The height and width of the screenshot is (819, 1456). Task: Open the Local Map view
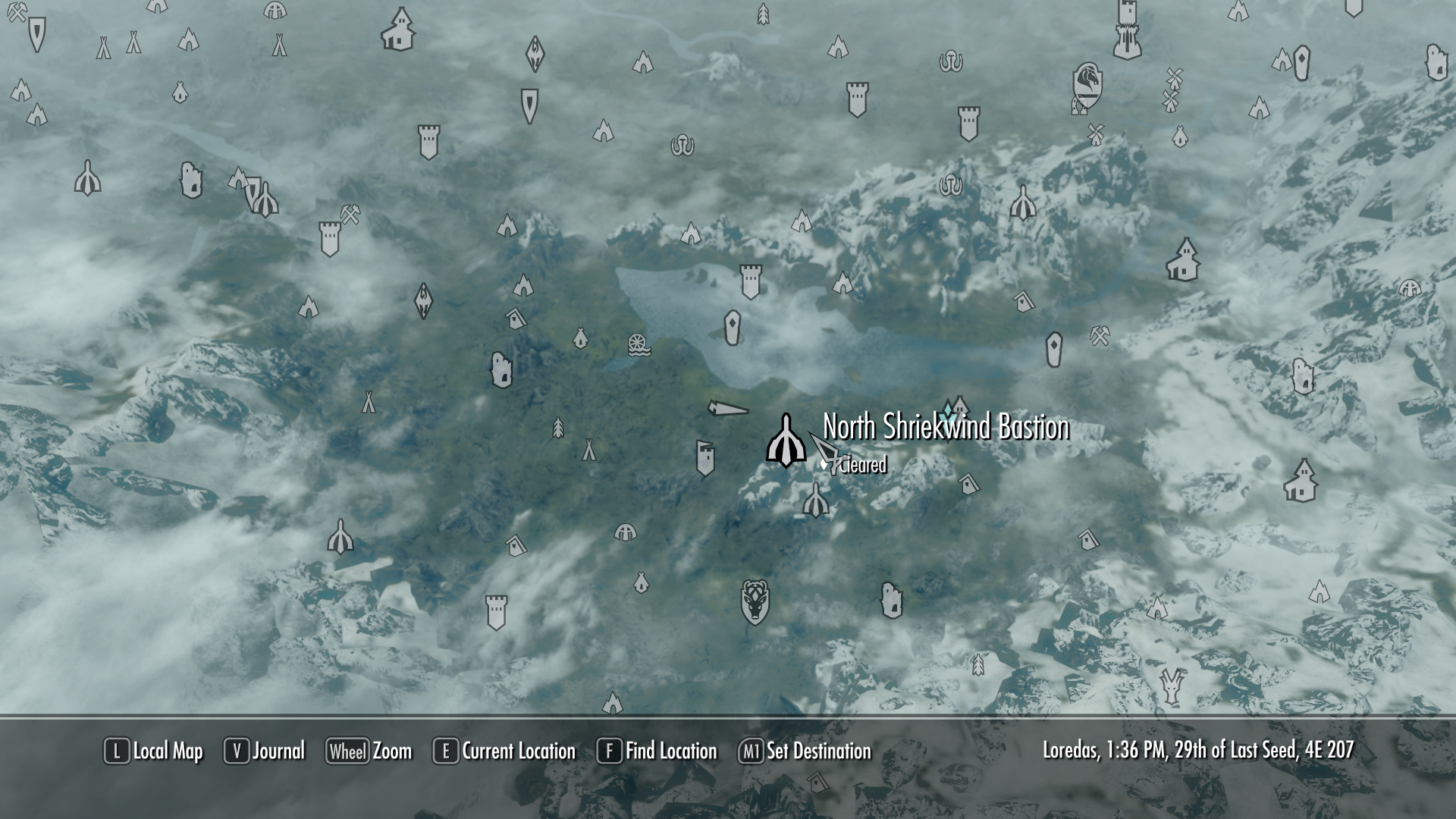[x=154, y=751]
